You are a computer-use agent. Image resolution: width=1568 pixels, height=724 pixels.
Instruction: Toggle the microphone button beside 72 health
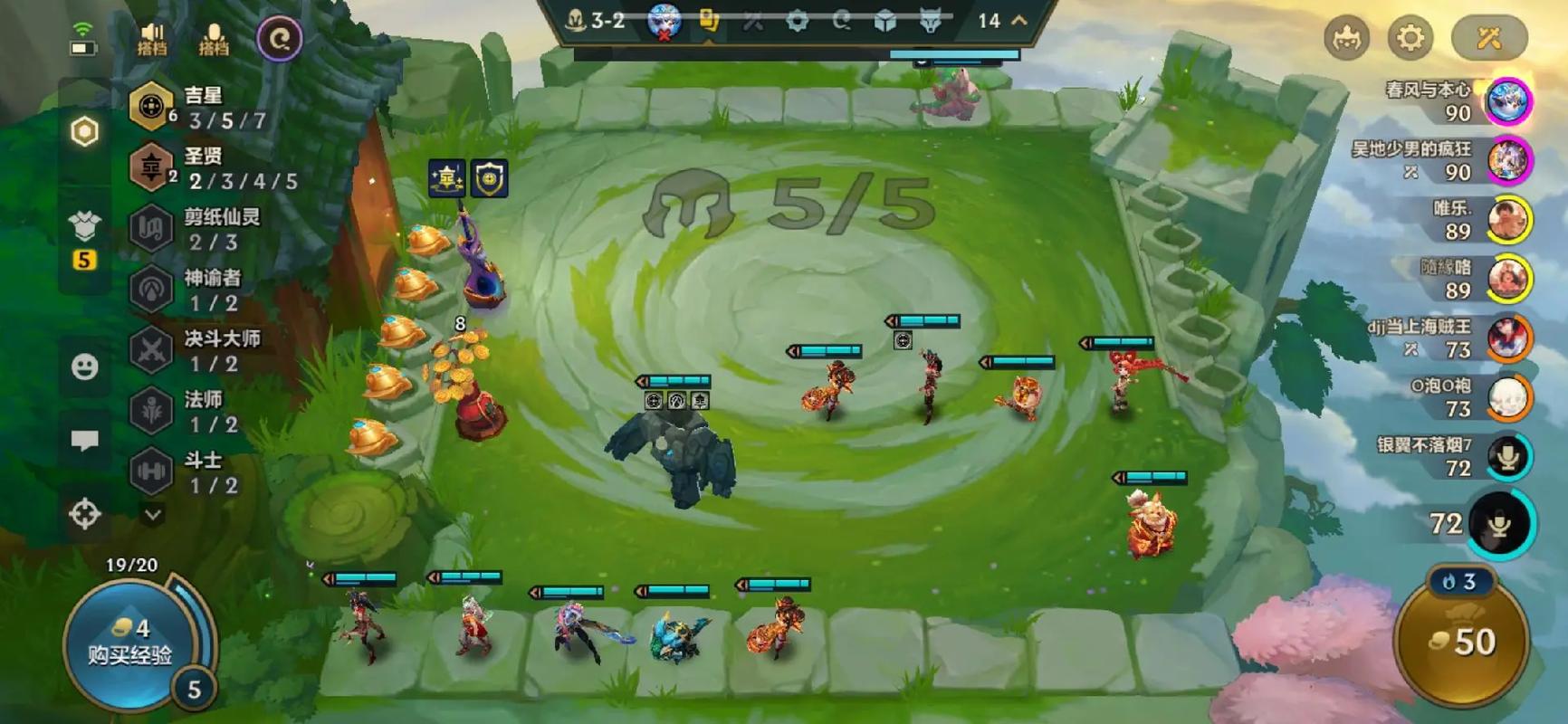[1500, 523]
